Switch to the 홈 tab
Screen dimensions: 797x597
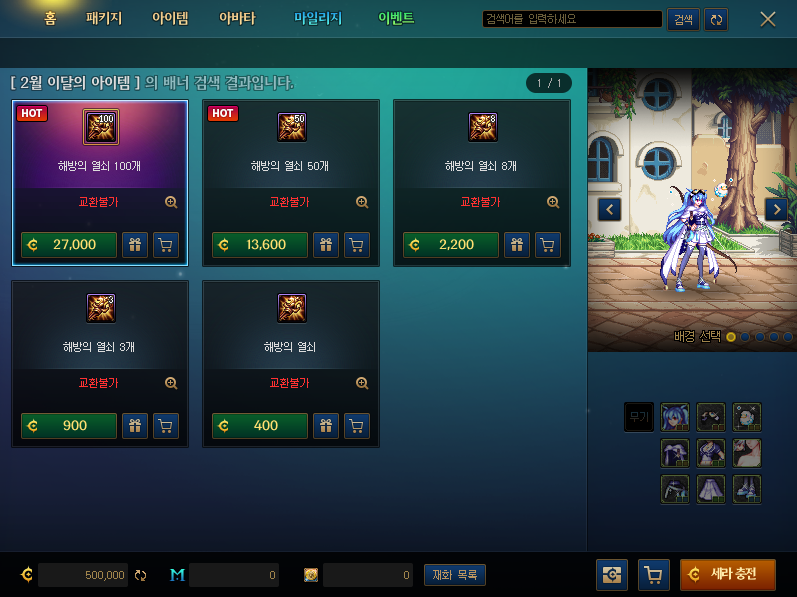click(x=50, y=18)
